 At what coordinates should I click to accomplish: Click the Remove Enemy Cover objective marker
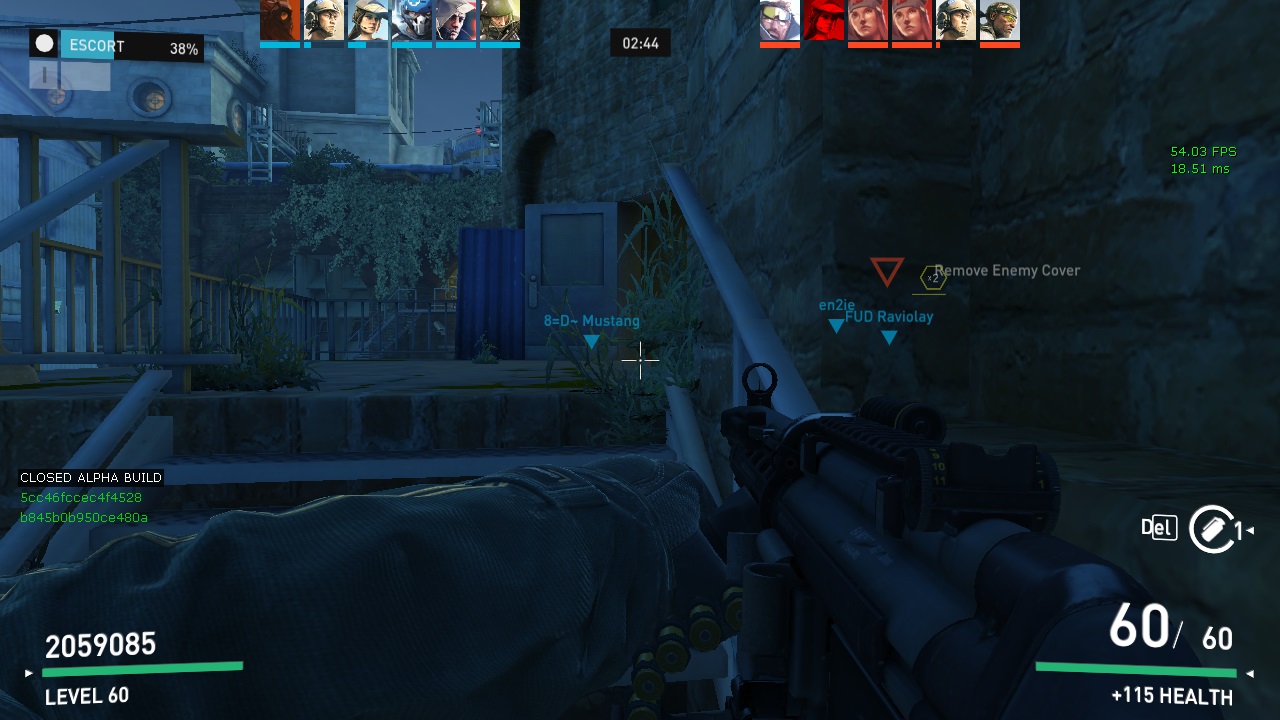pos(932,278)
